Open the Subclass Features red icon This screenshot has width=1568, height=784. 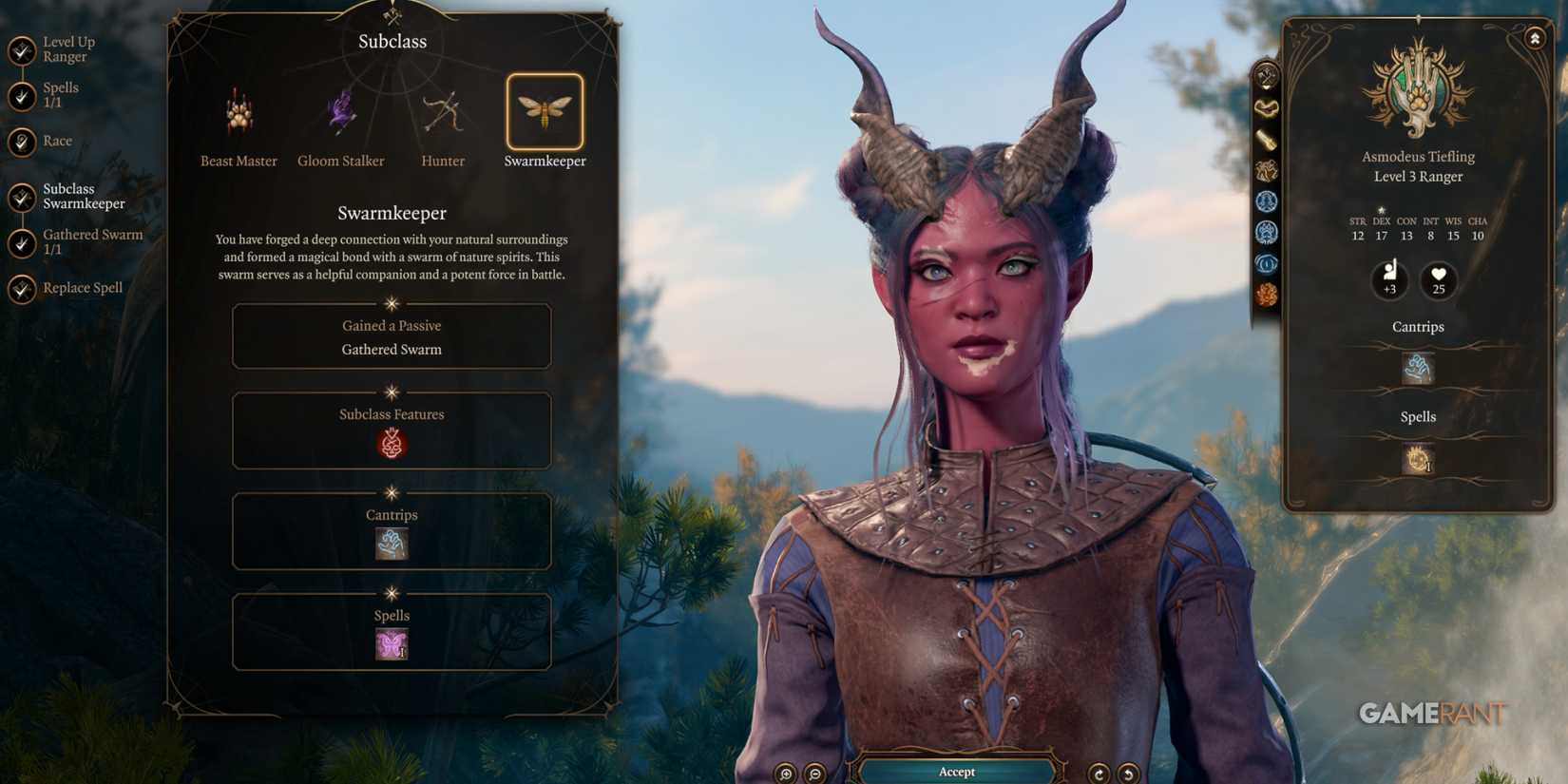click(392, 441)
